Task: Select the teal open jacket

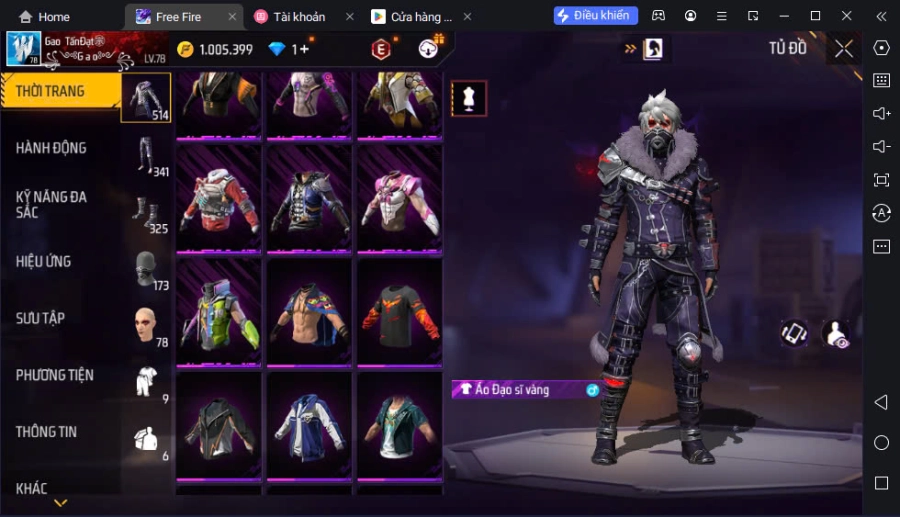Action: (399, 425)
